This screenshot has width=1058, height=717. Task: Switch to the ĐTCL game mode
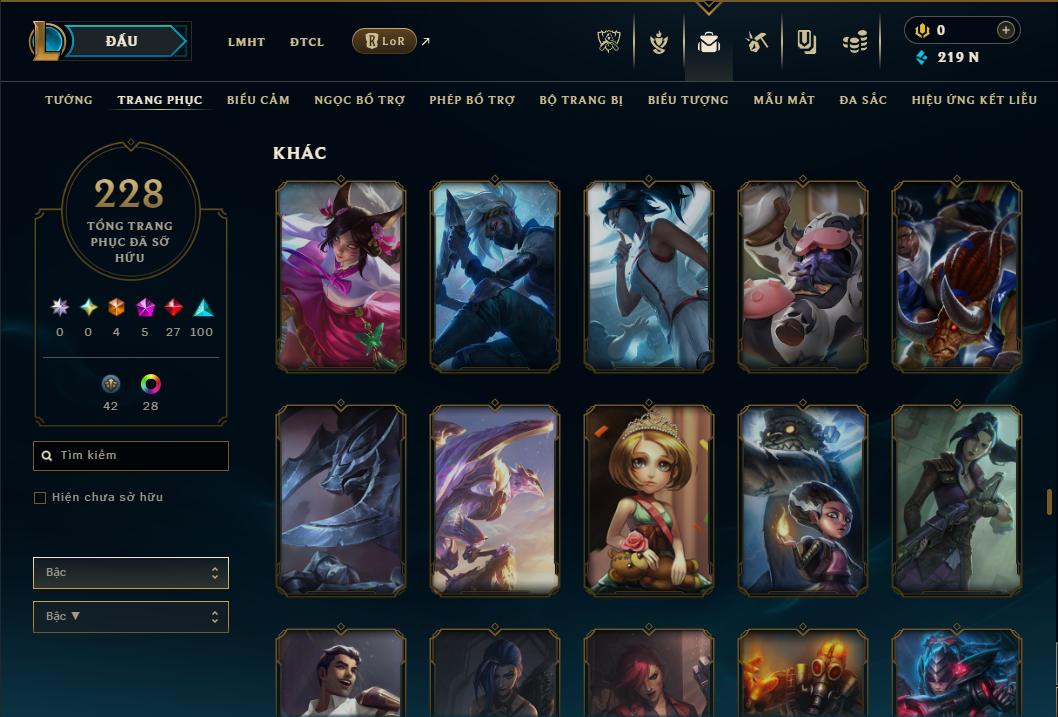pyautogui.click(x=307, y=42)
